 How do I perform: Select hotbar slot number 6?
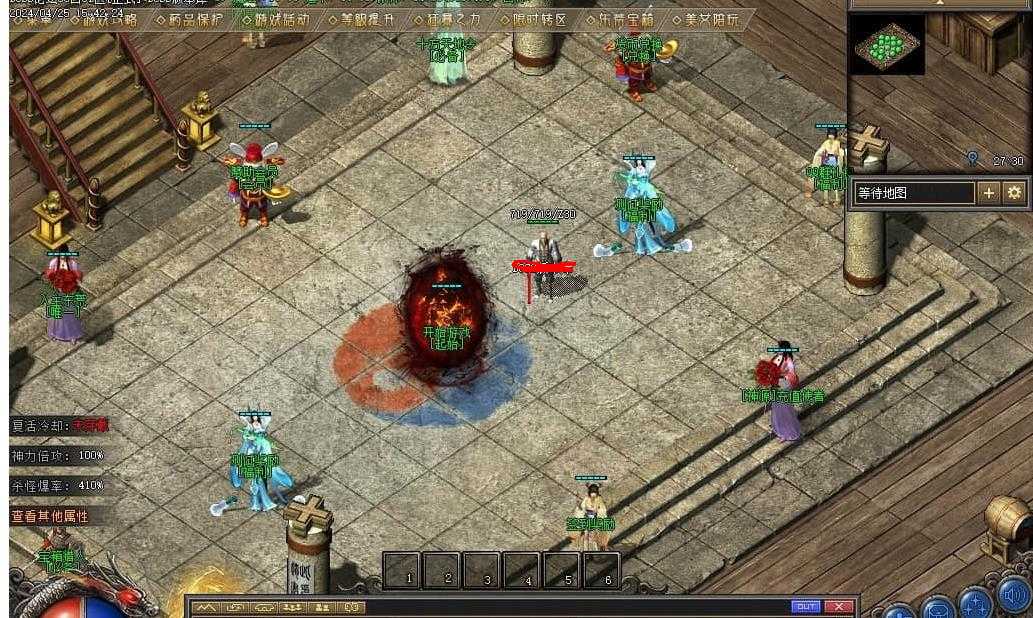tap(603, 571)
